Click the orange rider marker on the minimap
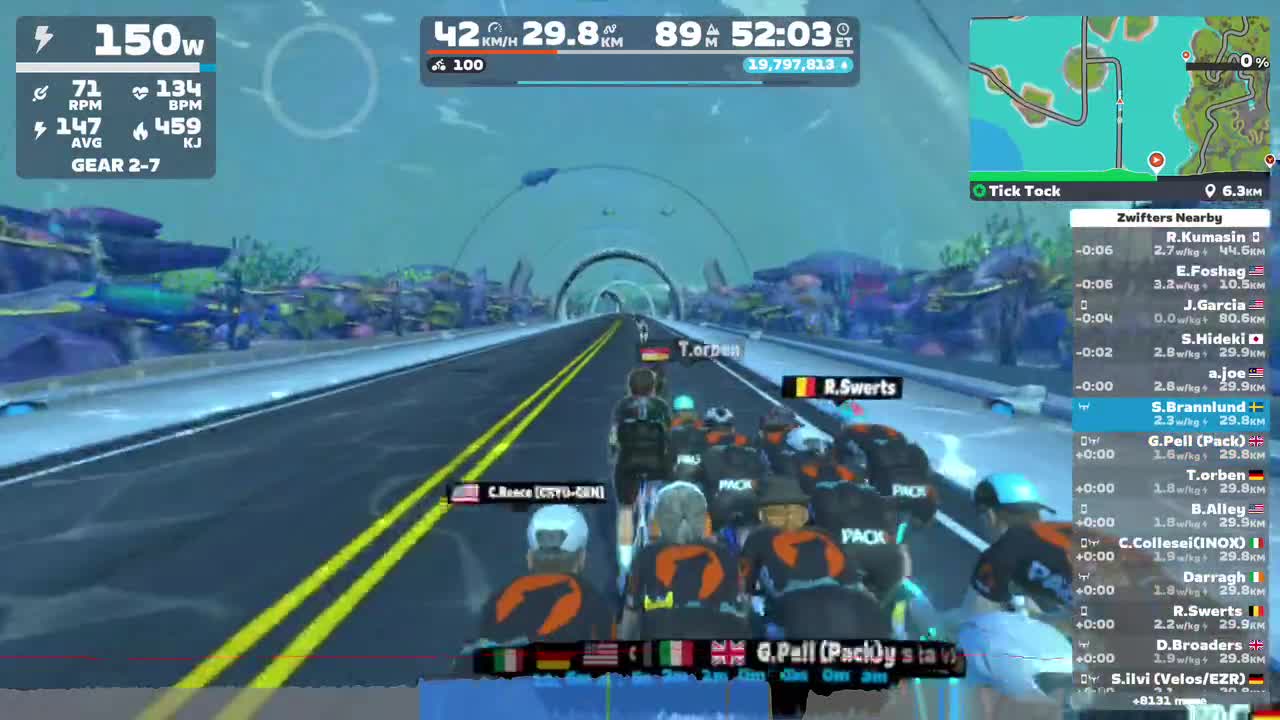The height and width of the screenshot is (720, 1280). (x=1156, y=160)
